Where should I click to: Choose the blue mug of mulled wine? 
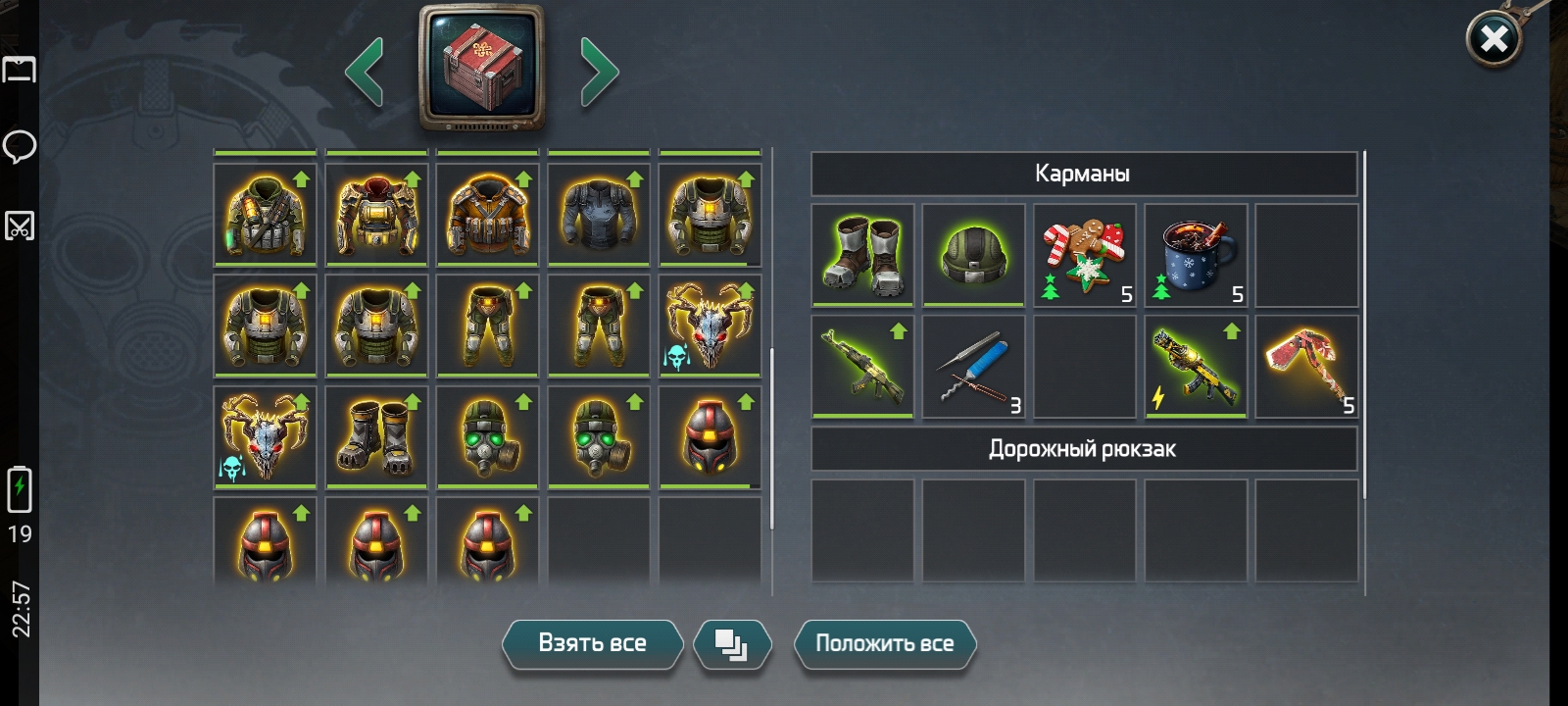pyautogui.click(x=1196, y=255)
